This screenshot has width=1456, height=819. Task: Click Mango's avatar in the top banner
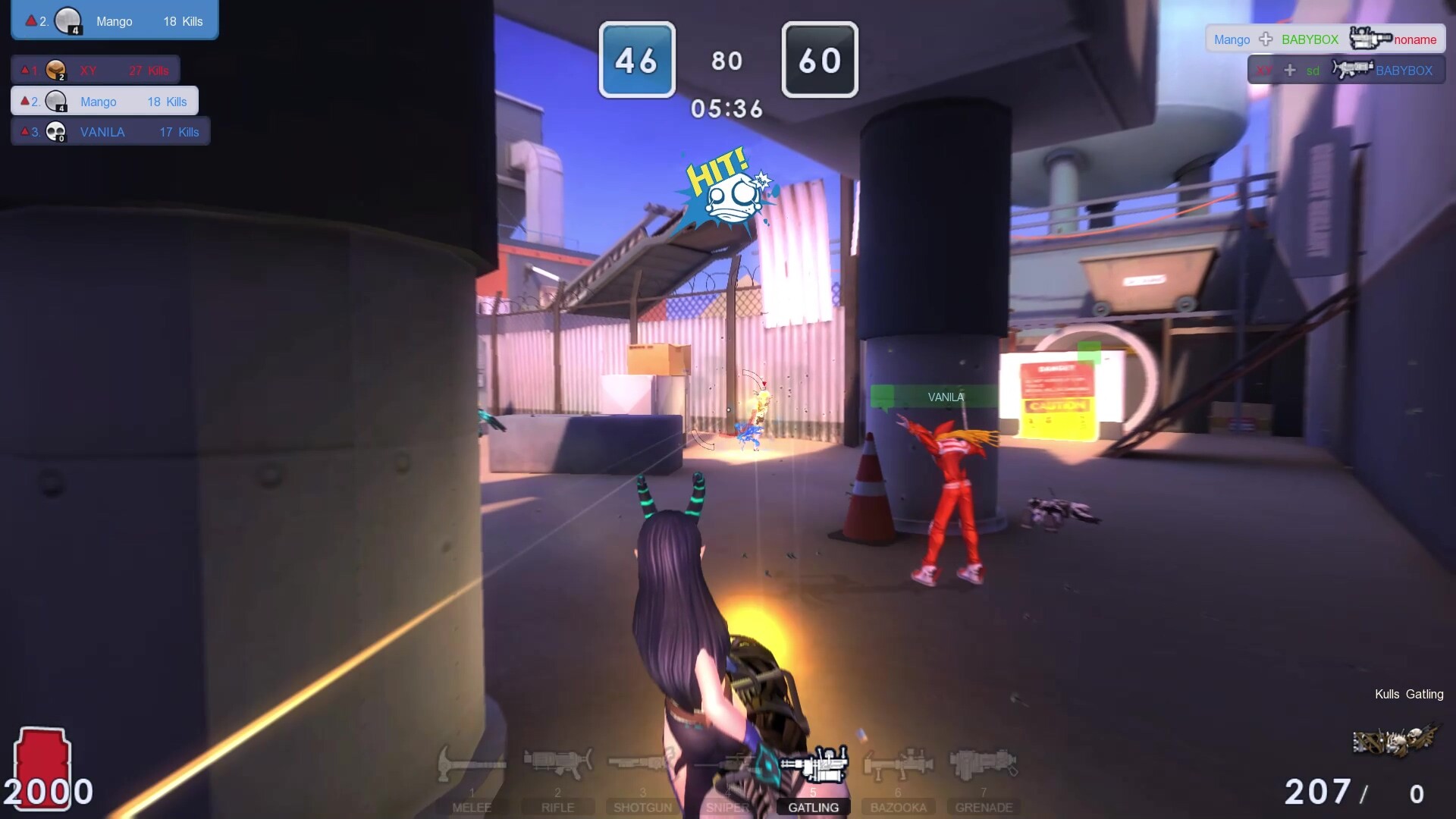tap(69, 19)
